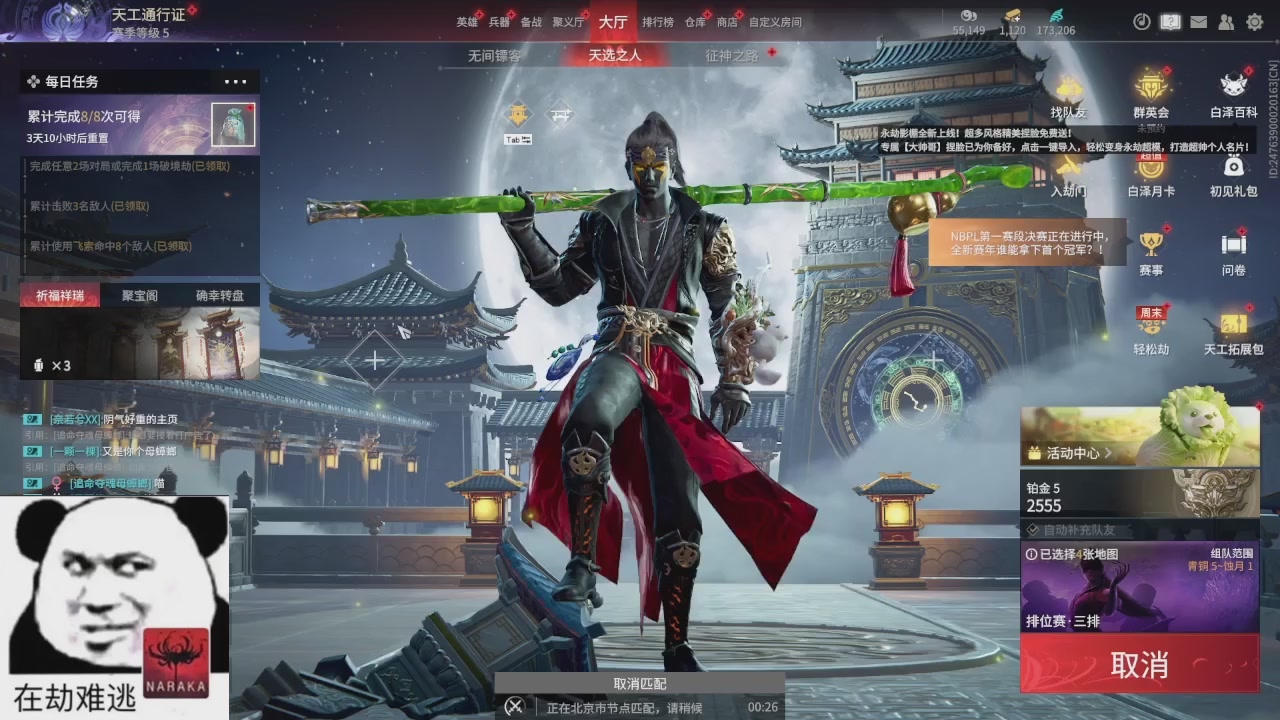Open the 天工拓展包 expansion pack
The height and width of the screenshot is (720, 1280).
tap(1233, 332)
